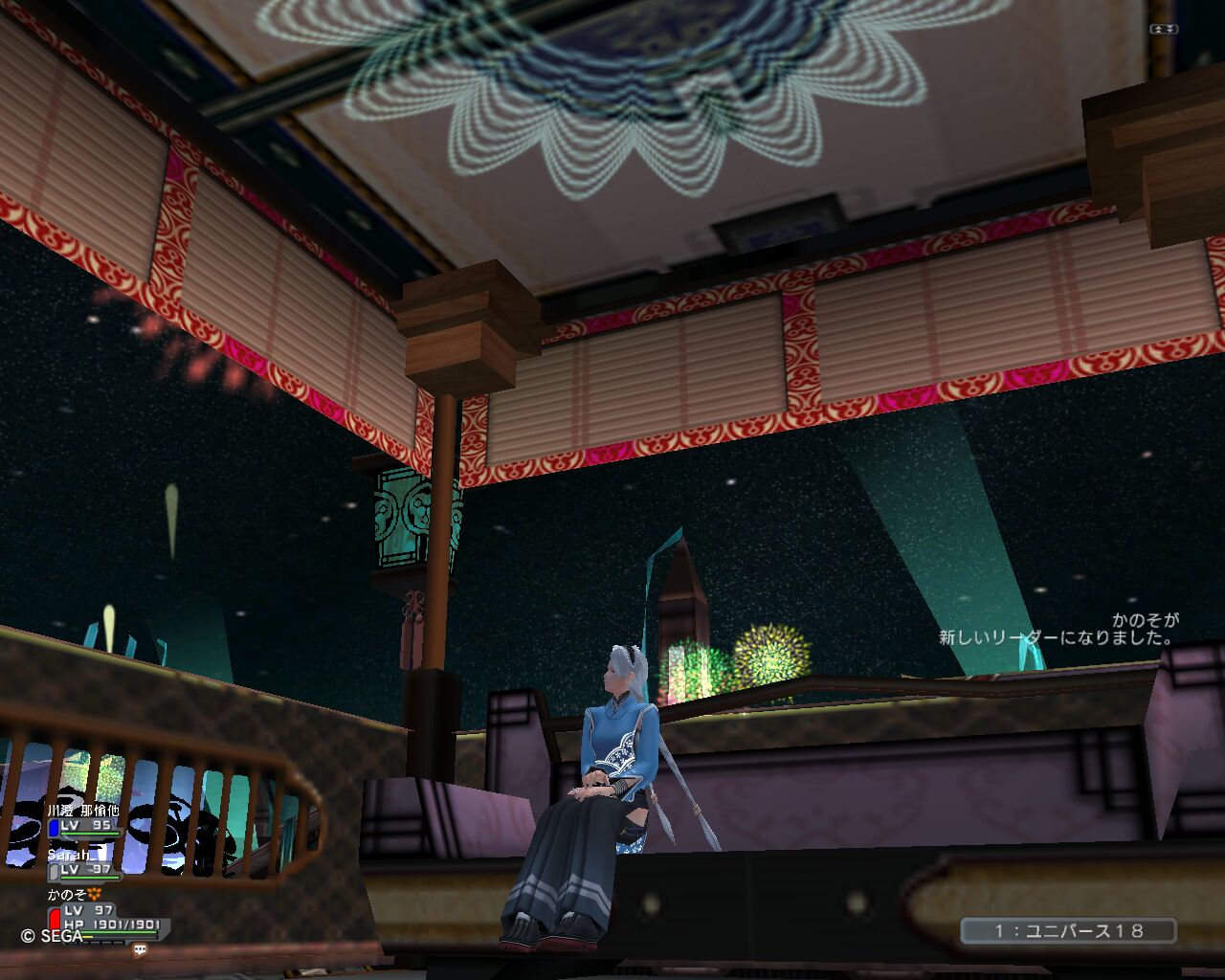The image size is (1225, 980).
Task: Open the chat speech bubble icon
Action: [140, 950]
